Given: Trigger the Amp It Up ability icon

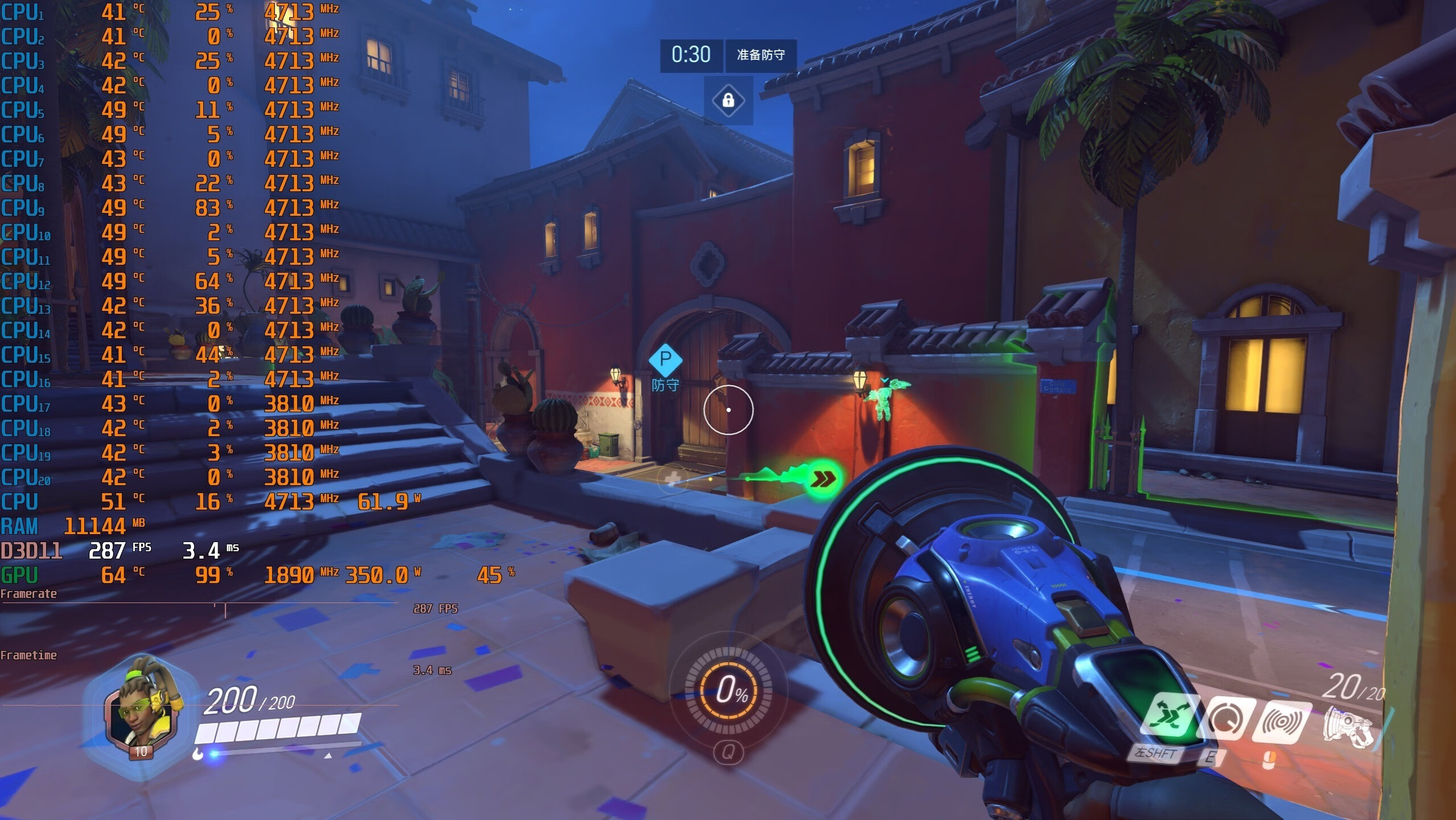Looking at the screenshot, I should (x=1227, y=720).
